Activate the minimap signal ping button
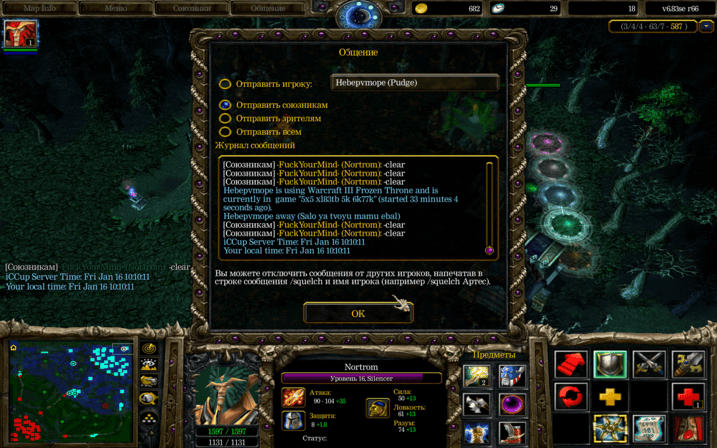 (x=149, y=348)
